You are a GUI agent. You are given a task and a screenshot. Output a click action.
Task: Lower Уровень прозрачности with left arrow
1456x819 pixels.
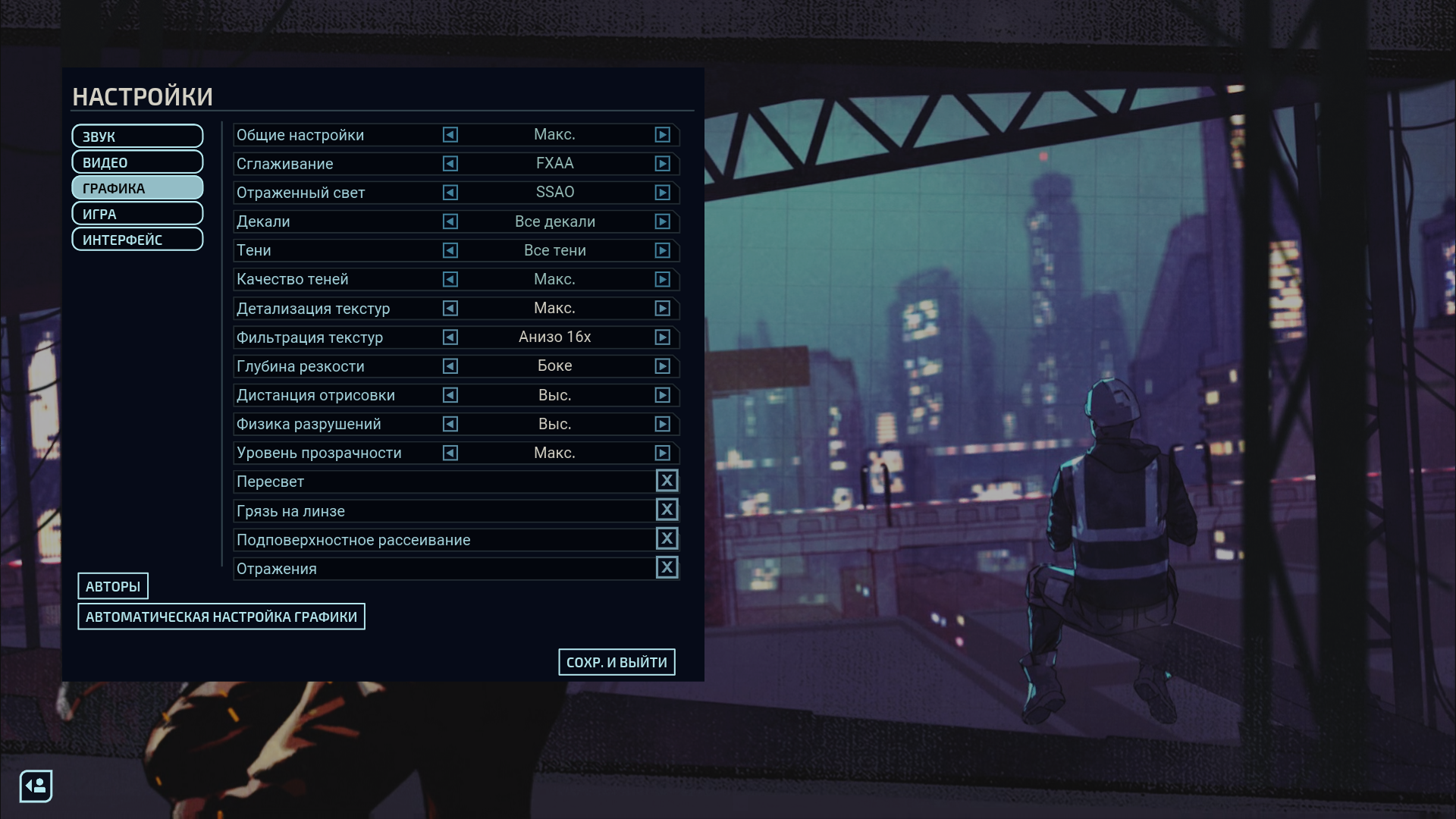(450, 453)
